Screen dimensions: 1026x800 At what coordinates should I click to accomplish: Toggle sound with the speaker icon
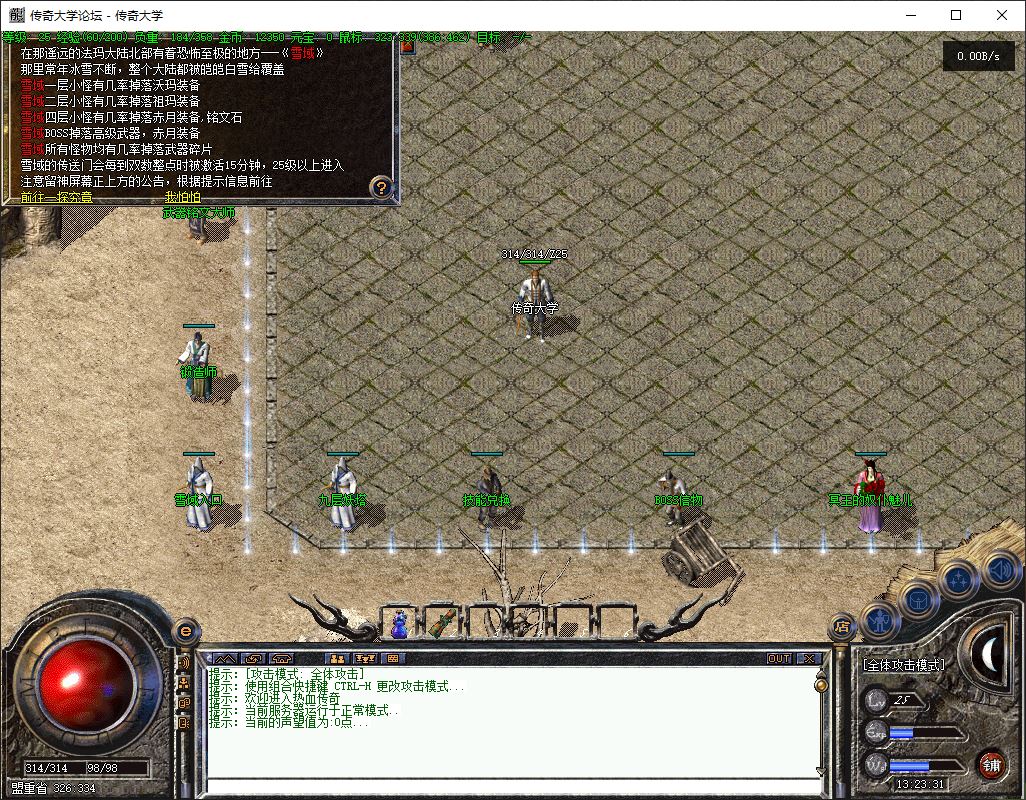(999, 570)
